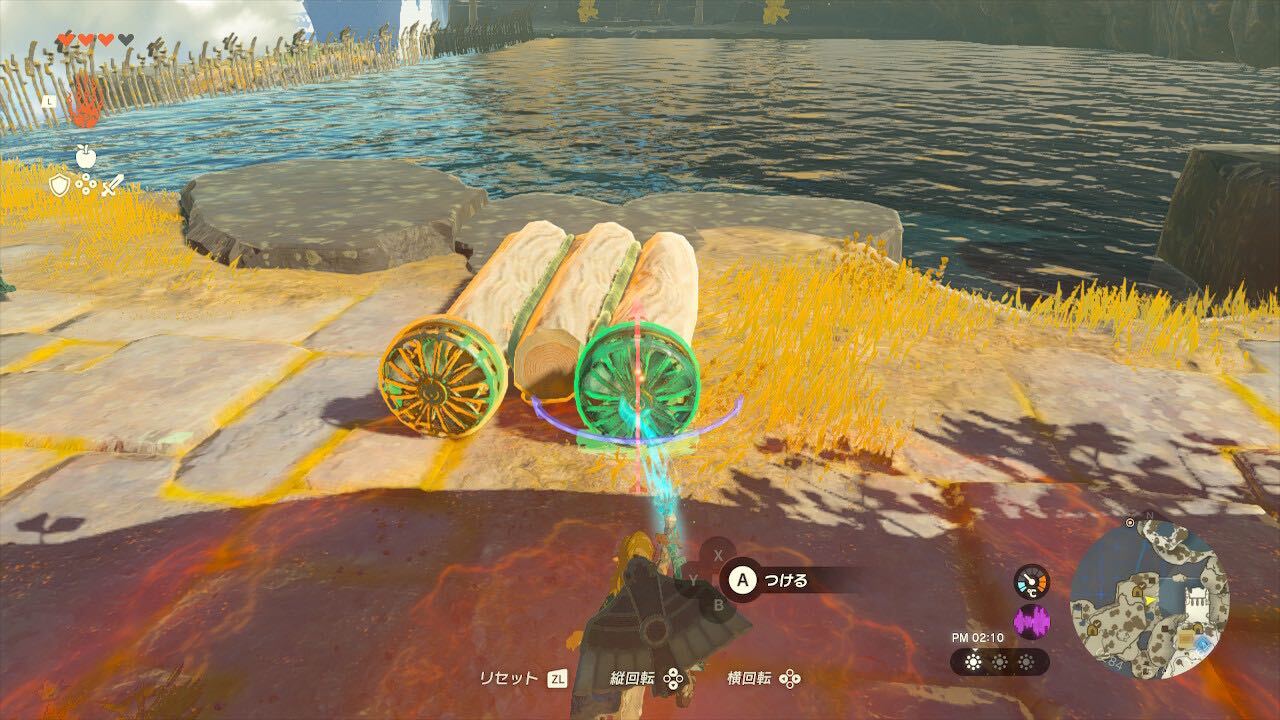
Task: Click the first sunny weather forecast icon
Action: 973,662
